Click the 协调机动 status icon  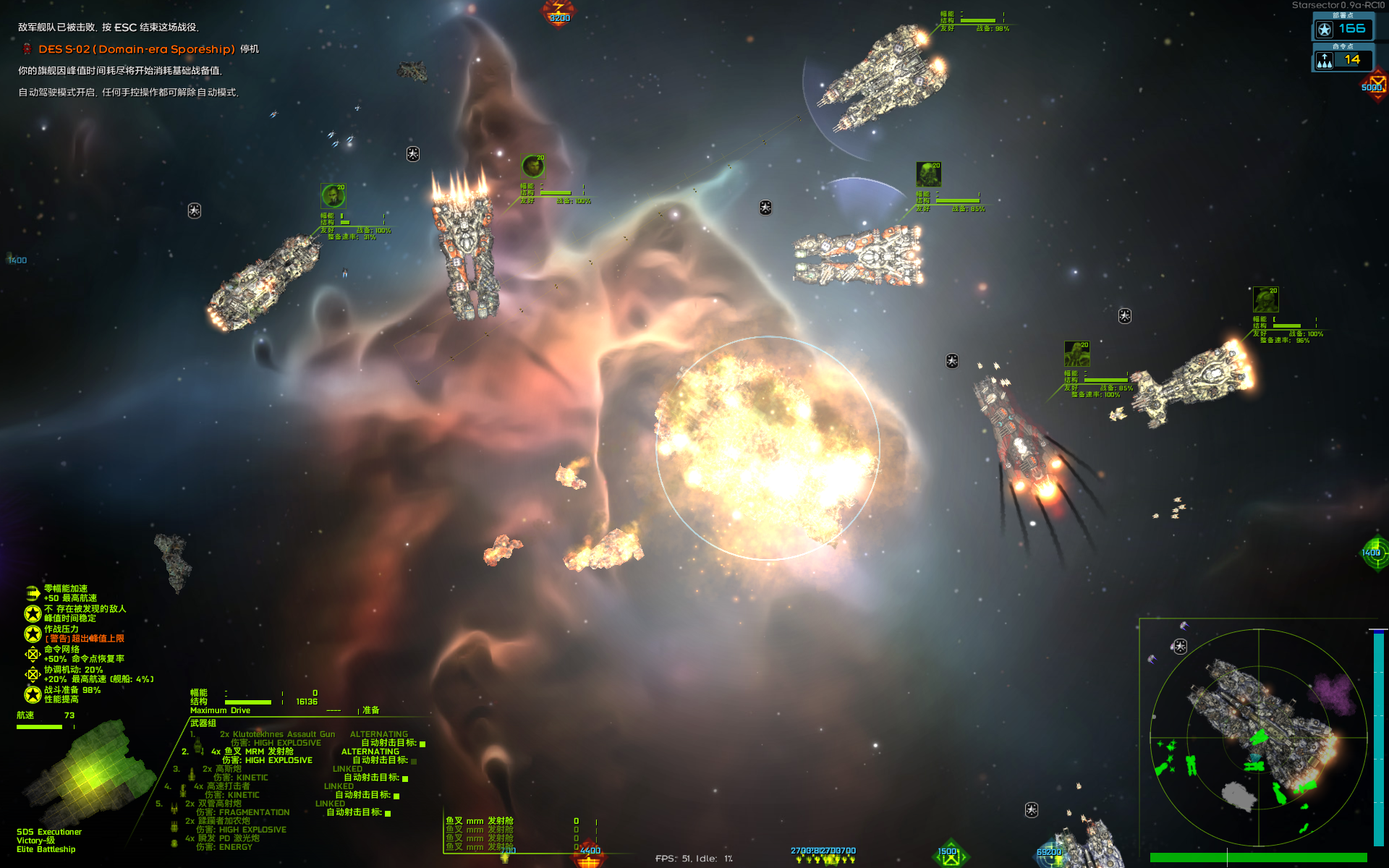tap(33, 674)
